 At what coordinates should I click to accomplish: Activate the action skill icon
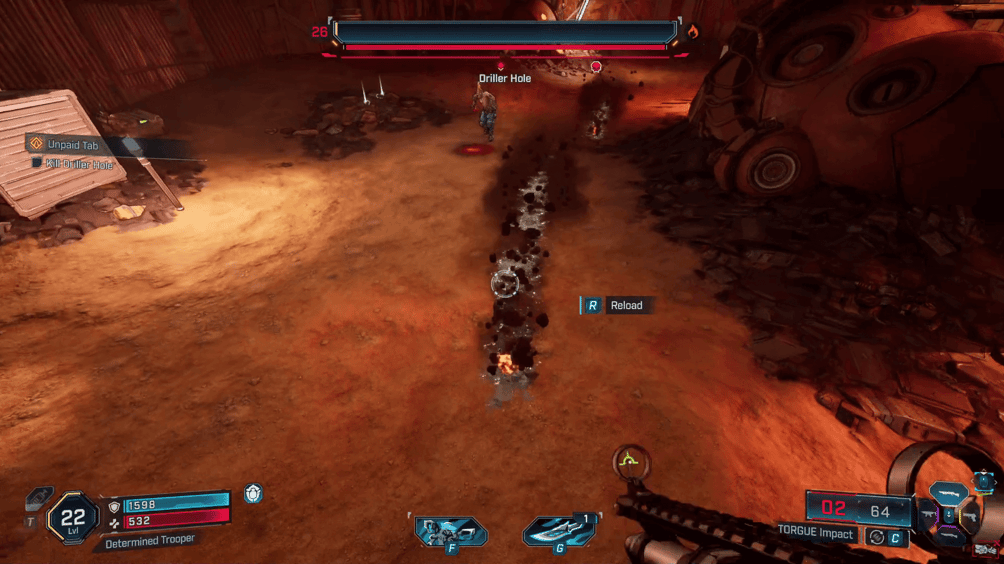(x=451, y=532)
